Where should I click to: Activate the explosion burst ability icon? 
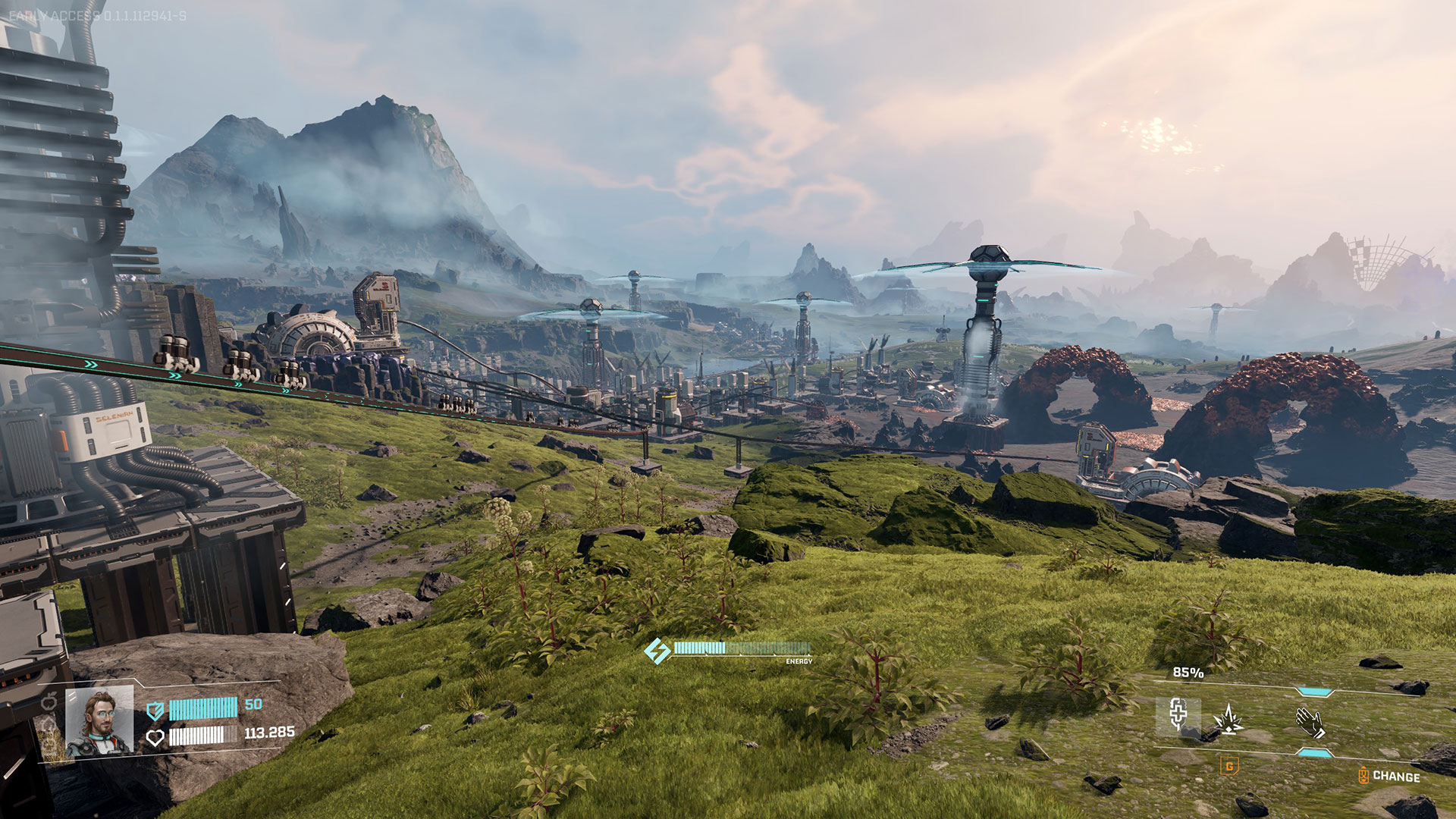point(1228,718)
